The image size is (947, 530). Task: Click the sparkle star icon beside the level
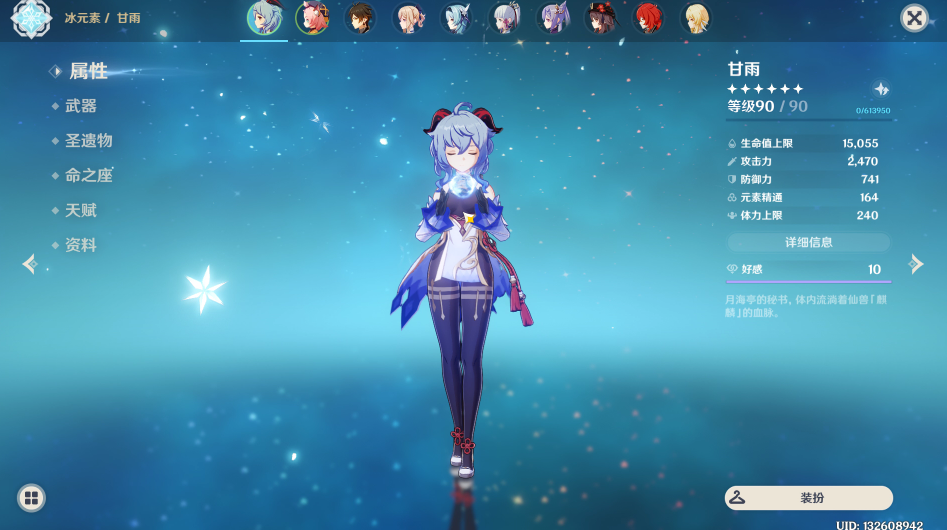pos(881,89)
